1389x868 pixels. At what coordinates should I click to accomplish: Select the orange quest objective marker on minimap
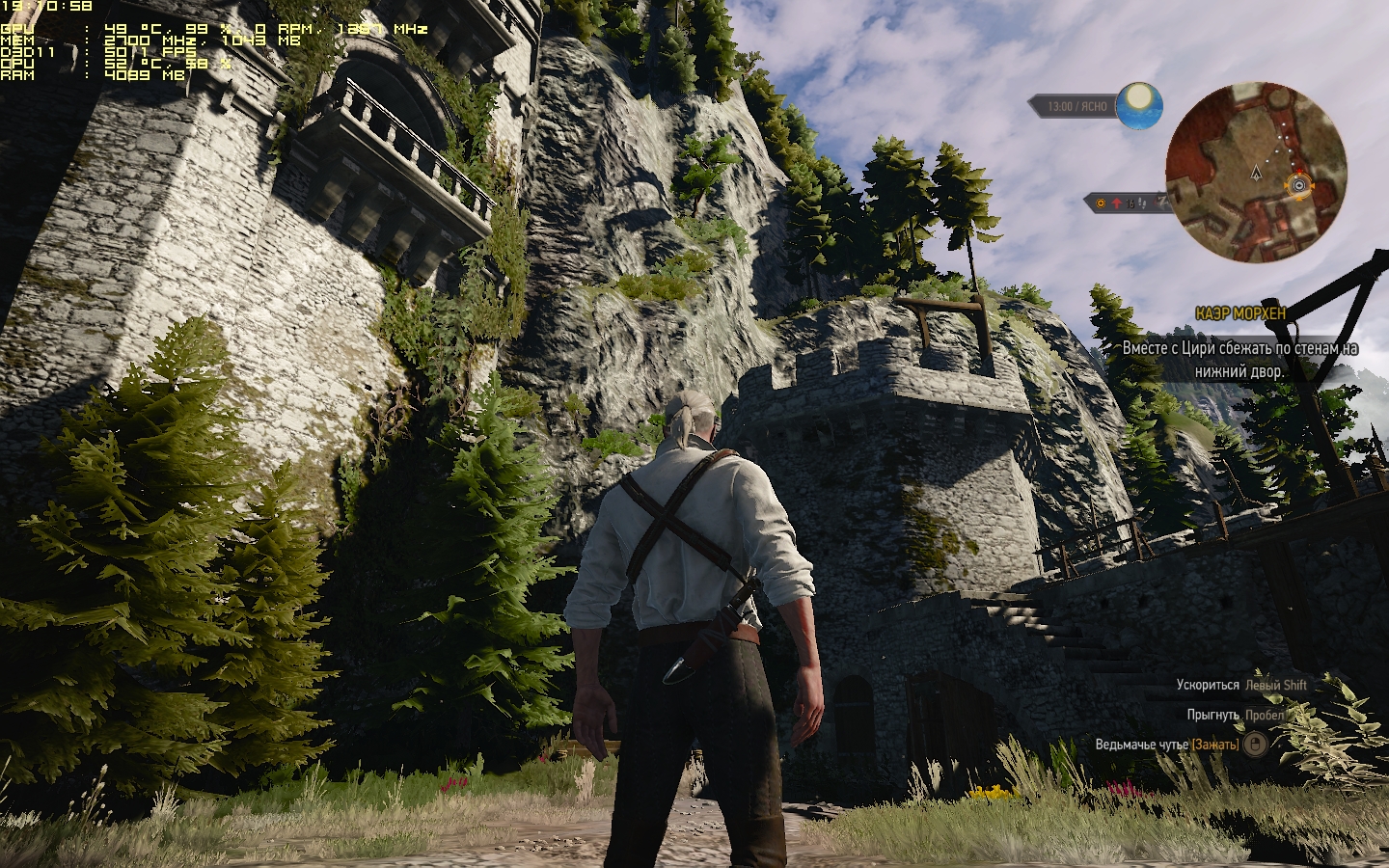click(x=1299, y=184)
